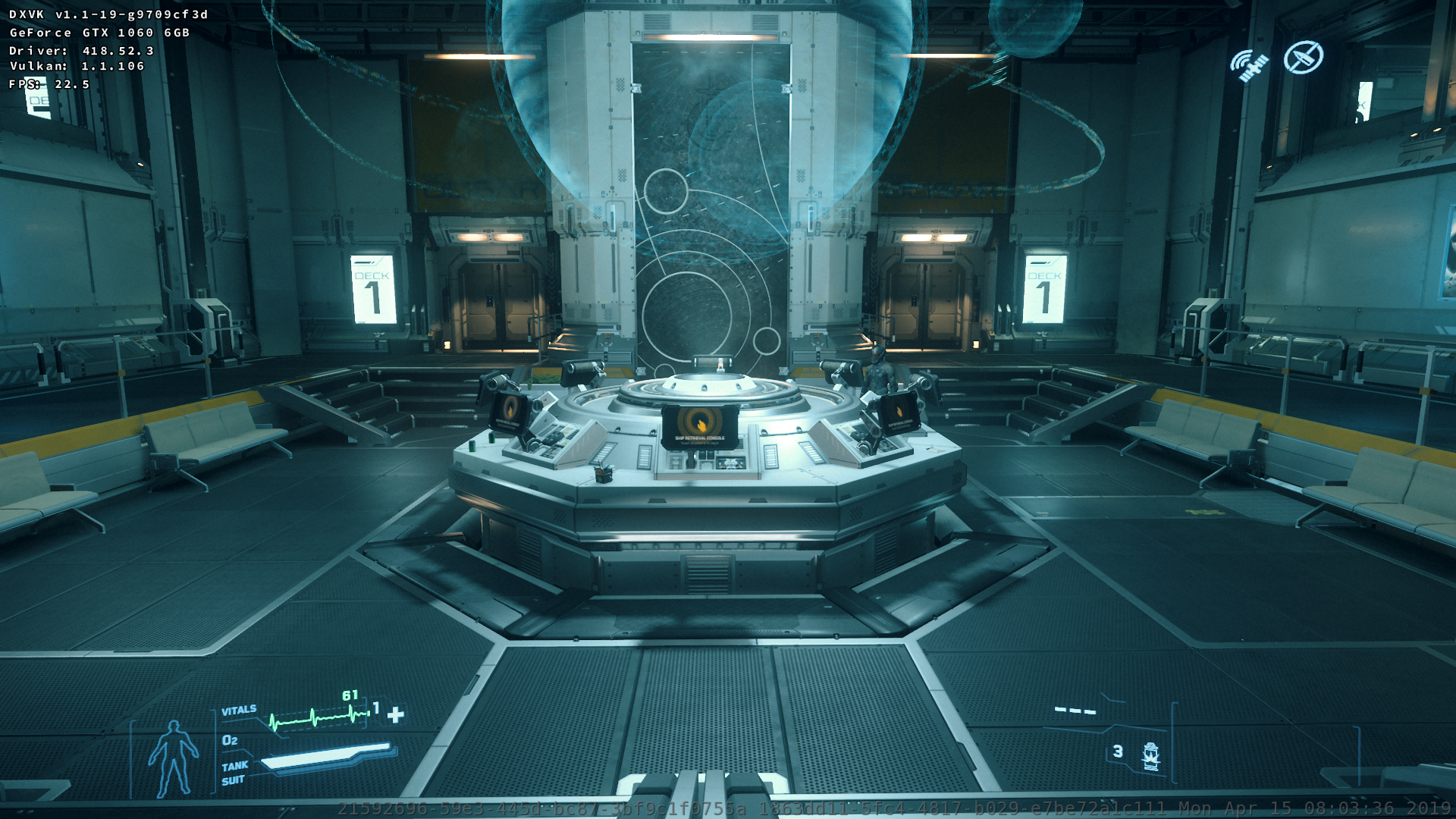Expand the DECK 1 sign on the left
The height and width of the screenshot is (819, 1456).
(372, 288)
